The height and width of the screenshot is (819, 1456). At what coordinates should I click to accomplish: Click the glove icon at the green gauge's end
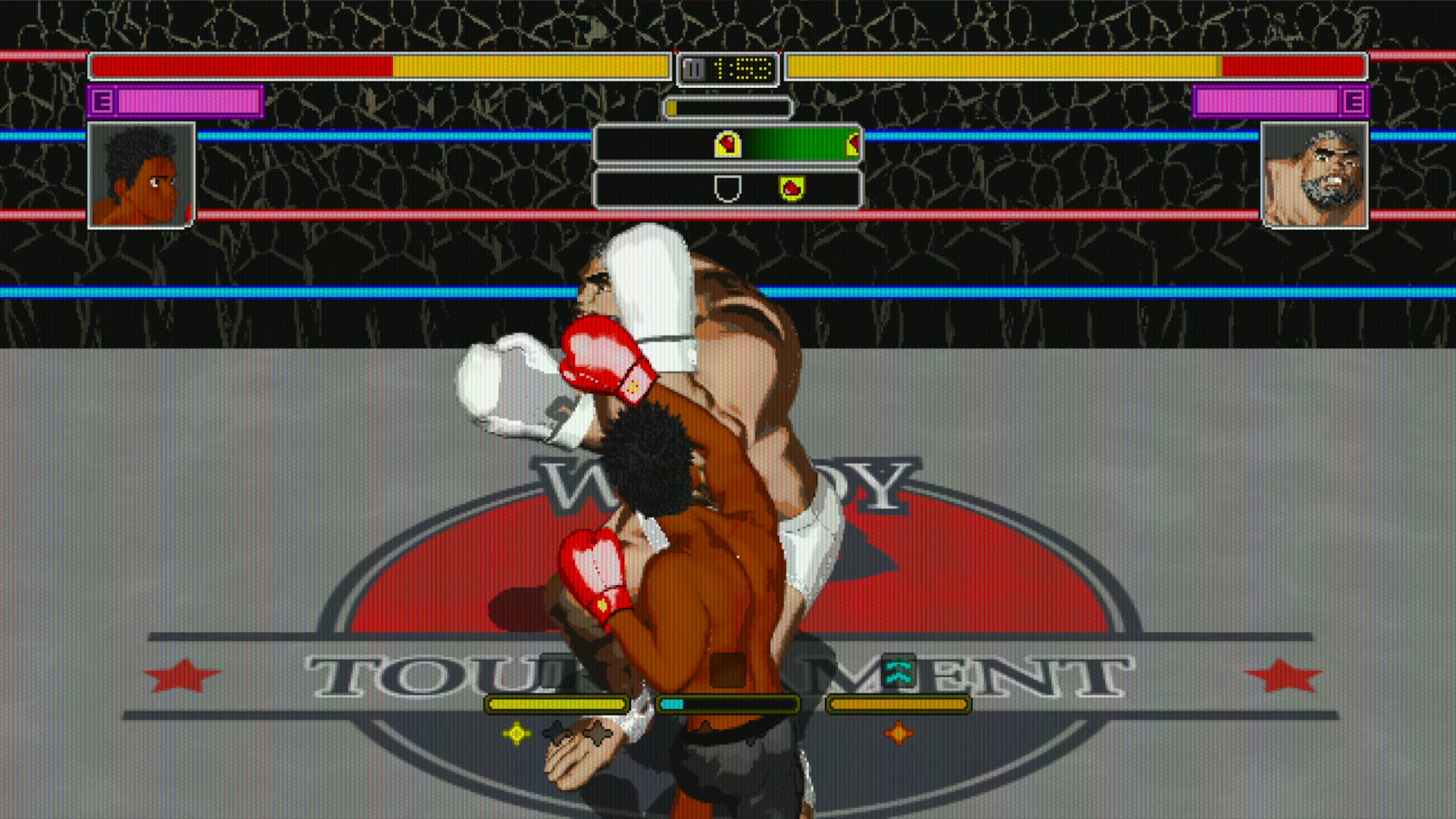pyautogui.click(x=852, y=144)
